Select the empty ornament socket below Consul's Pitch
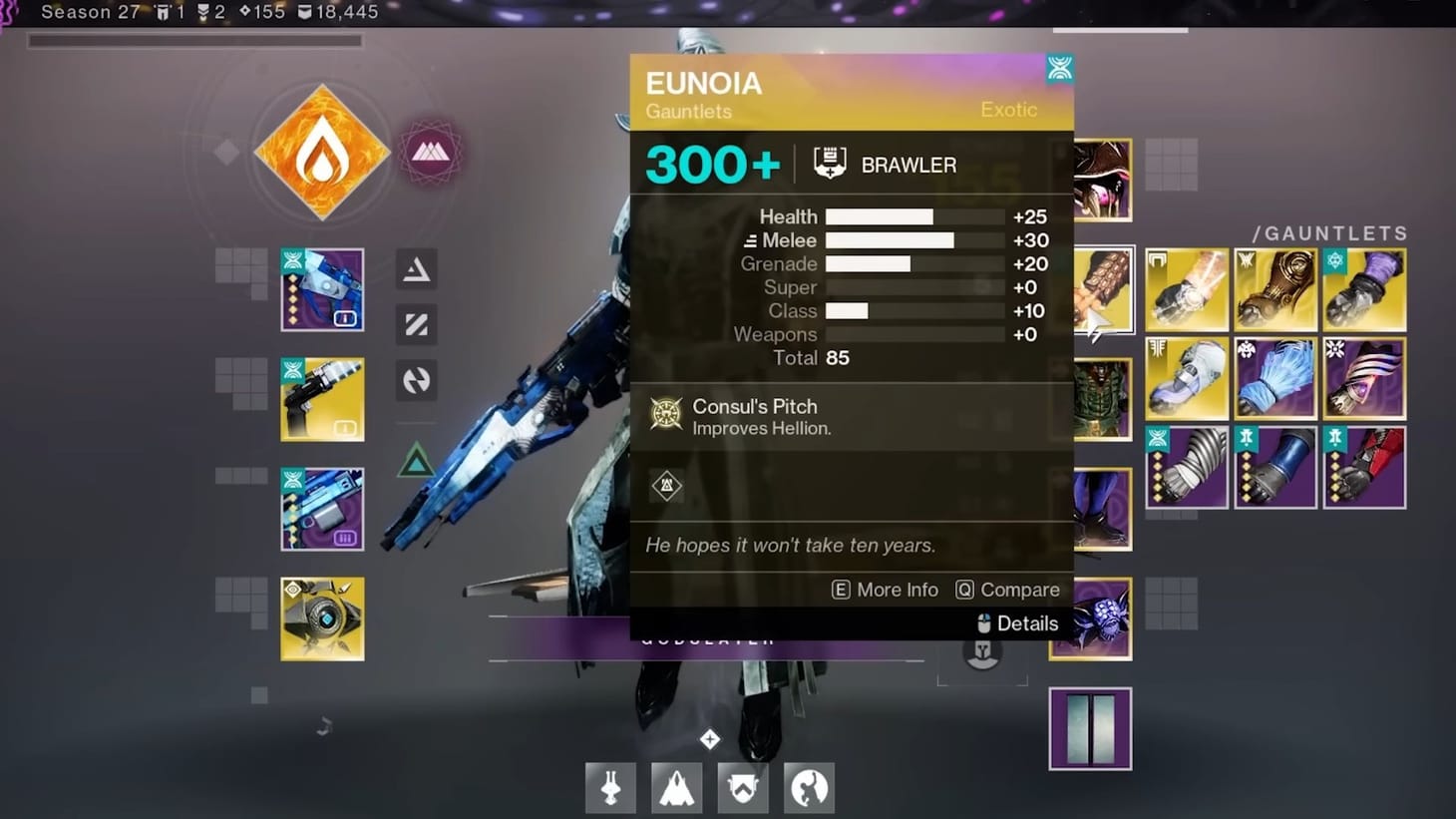 (x=666, y=486)
